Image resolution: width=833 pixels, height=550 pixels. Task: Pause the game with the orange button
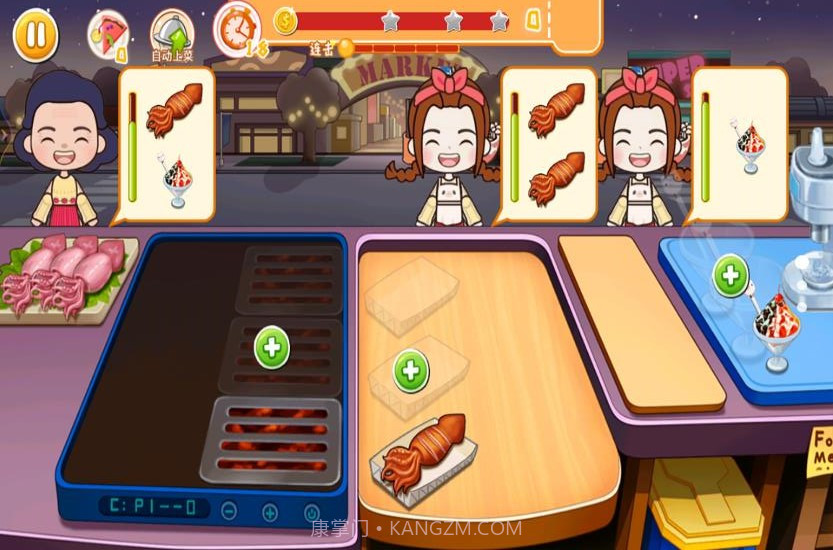coord(35,35)
